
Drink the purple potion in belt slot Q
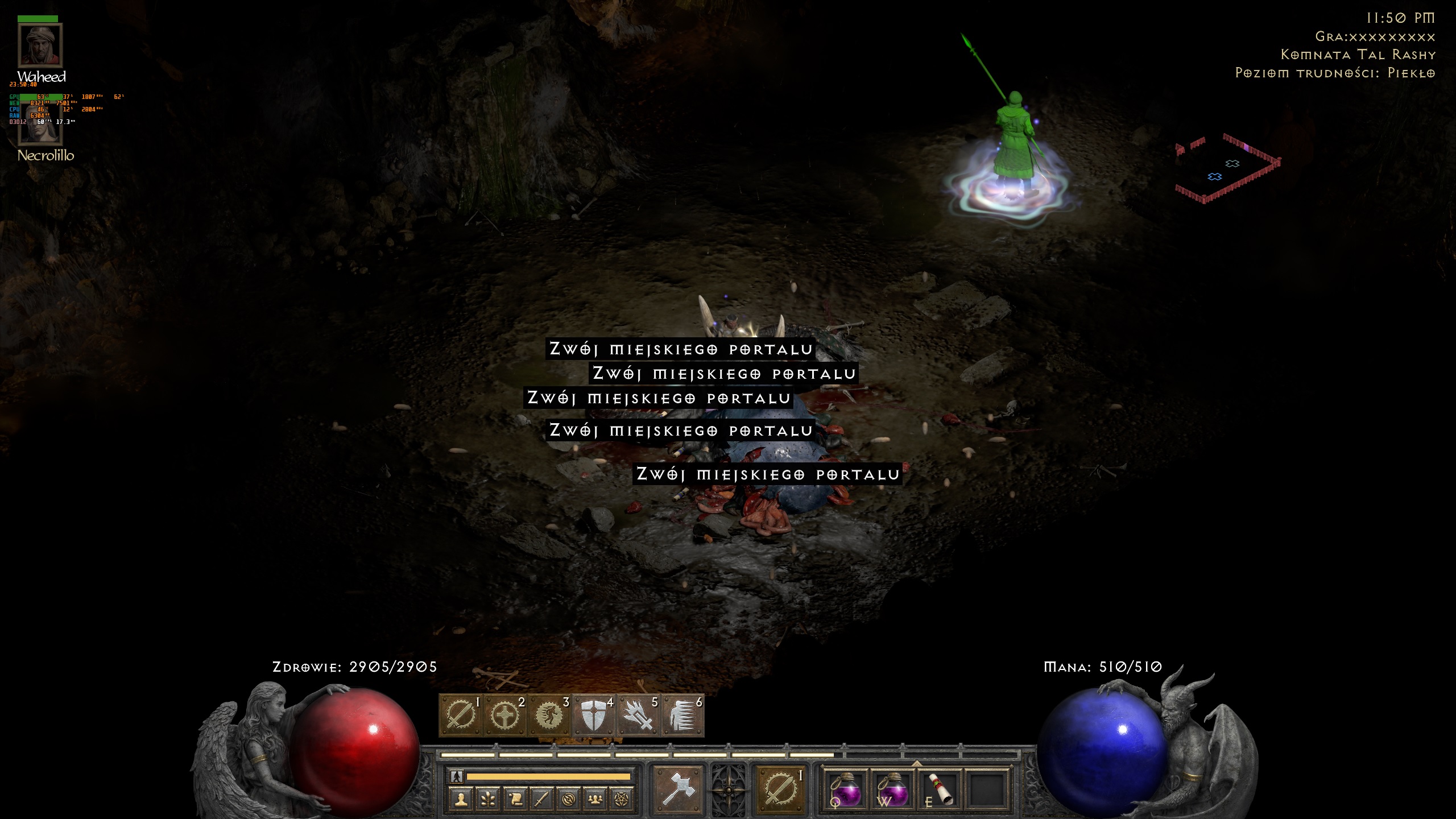[846, 791]
